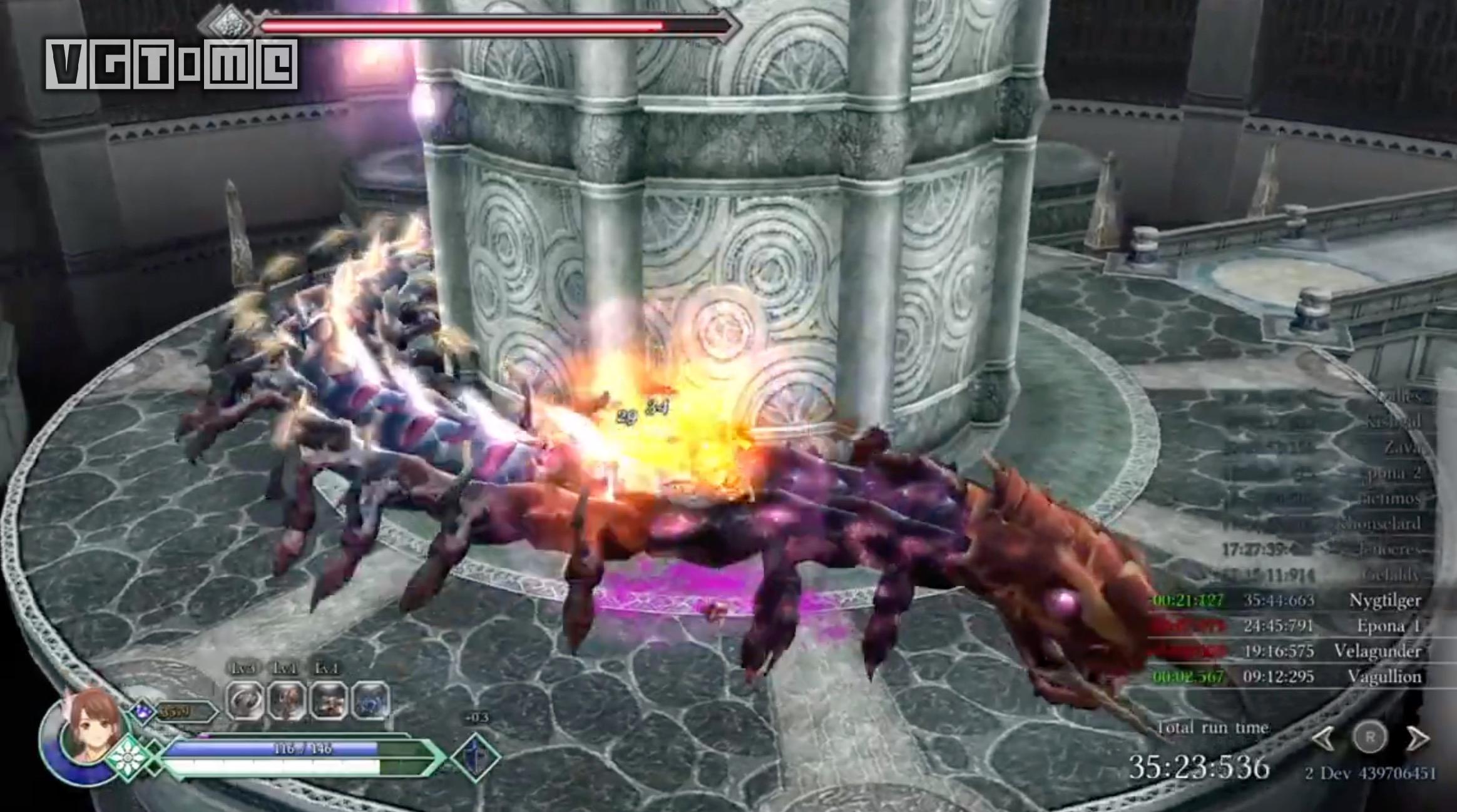
Task: Select the white flower emblem icon
Action: (128, 758)
